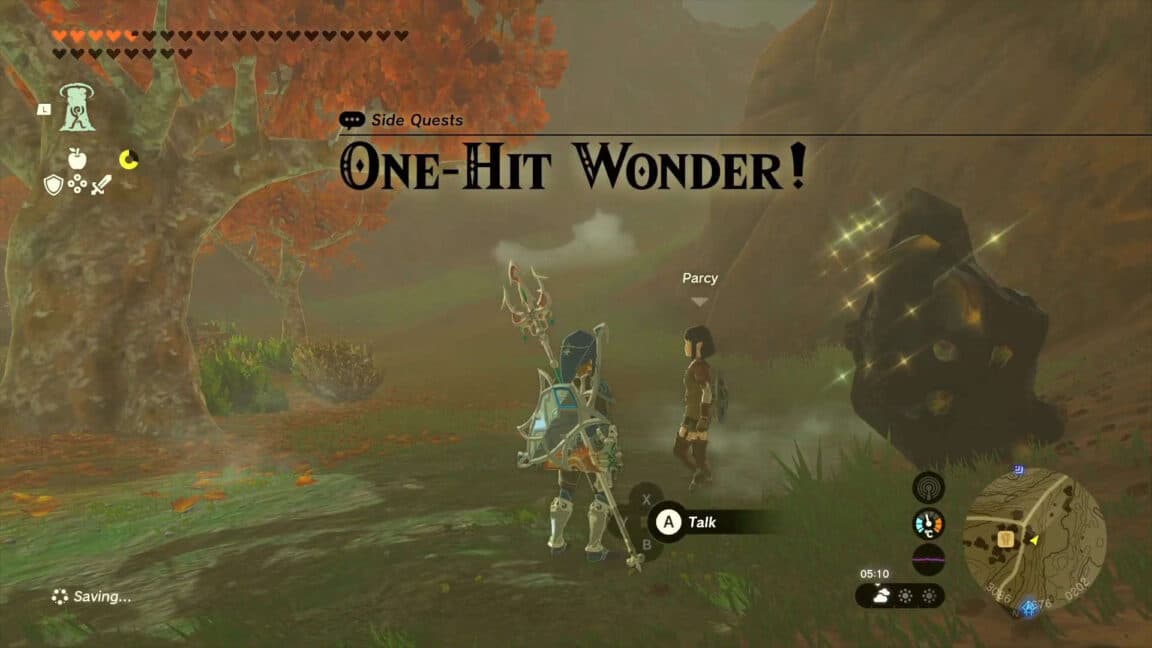Select the apple food quick-slot icon
Viewport: 1152px width, 648px height.
76,158
